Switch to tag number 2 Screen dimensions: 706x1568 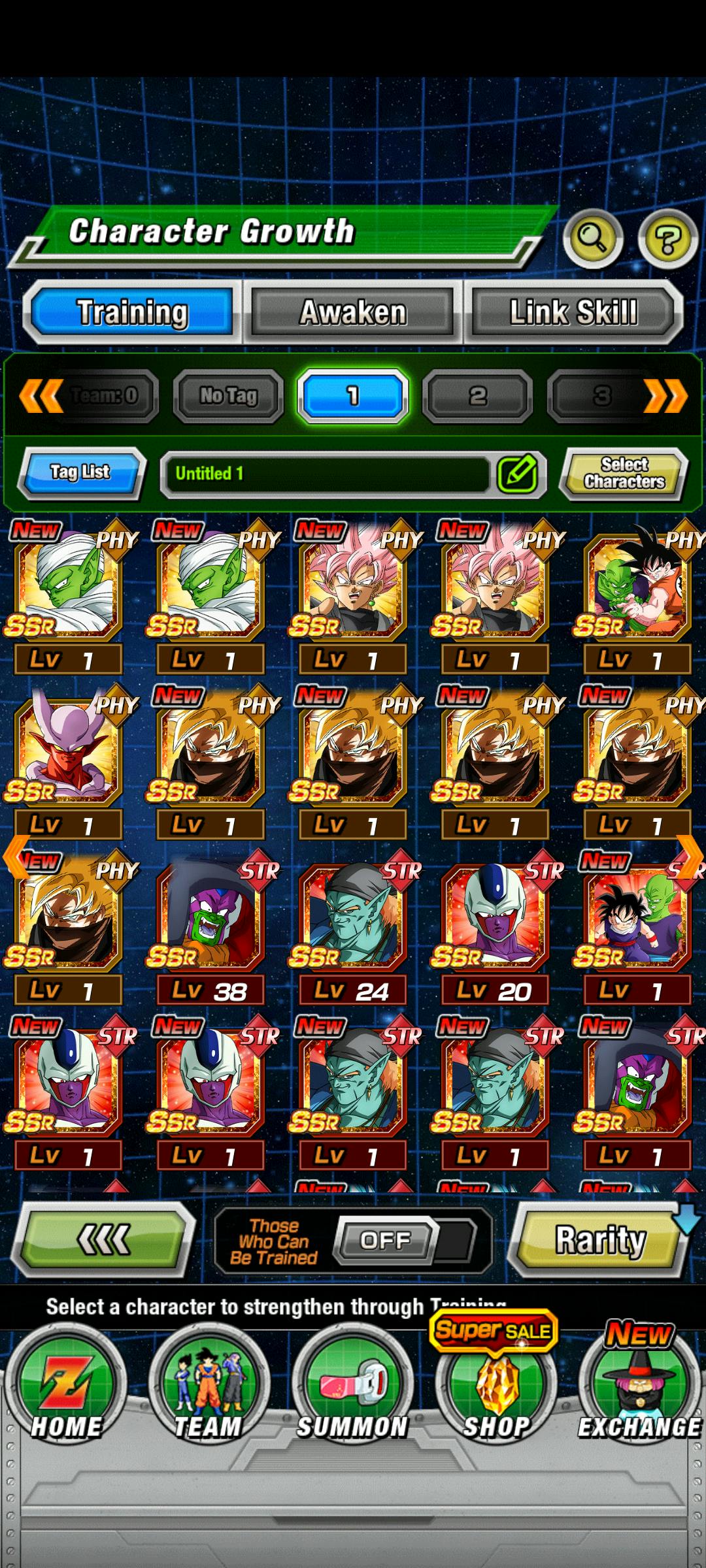477,395
